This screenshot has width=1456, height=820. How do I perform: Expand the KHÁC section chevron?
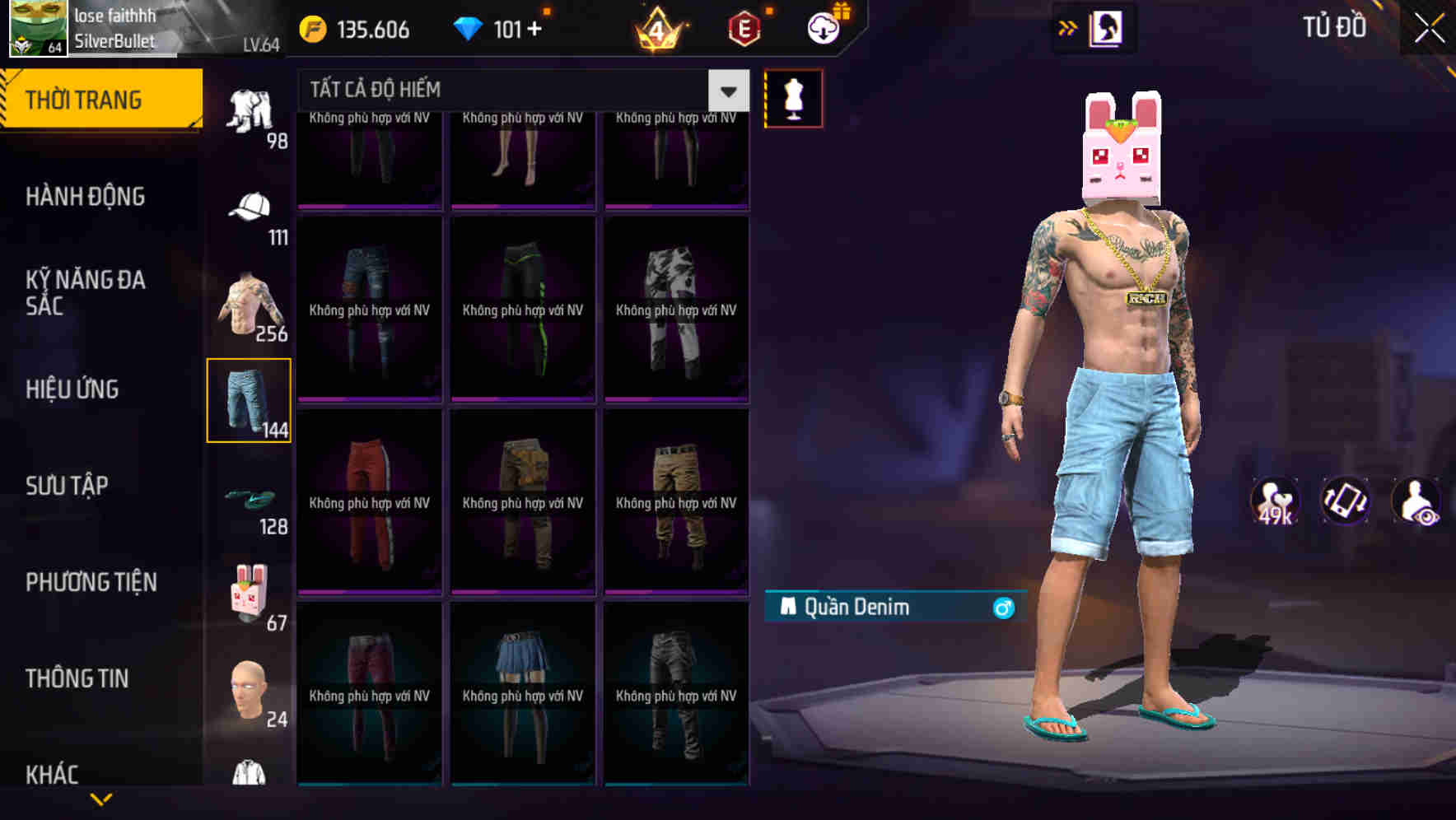[x=99, y=797]
